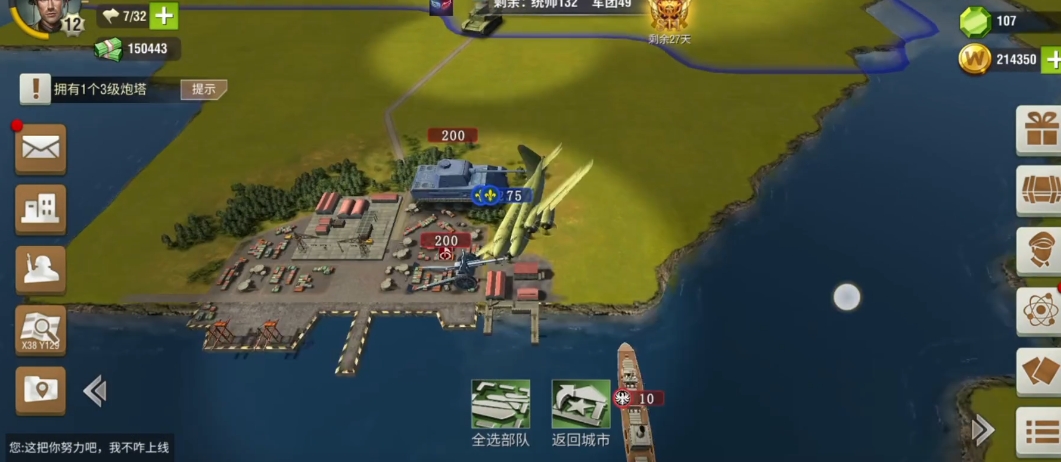Screen dimensions: 1061x462
Task: Click the golden skull event badge
Action: [x=669, y=14]
